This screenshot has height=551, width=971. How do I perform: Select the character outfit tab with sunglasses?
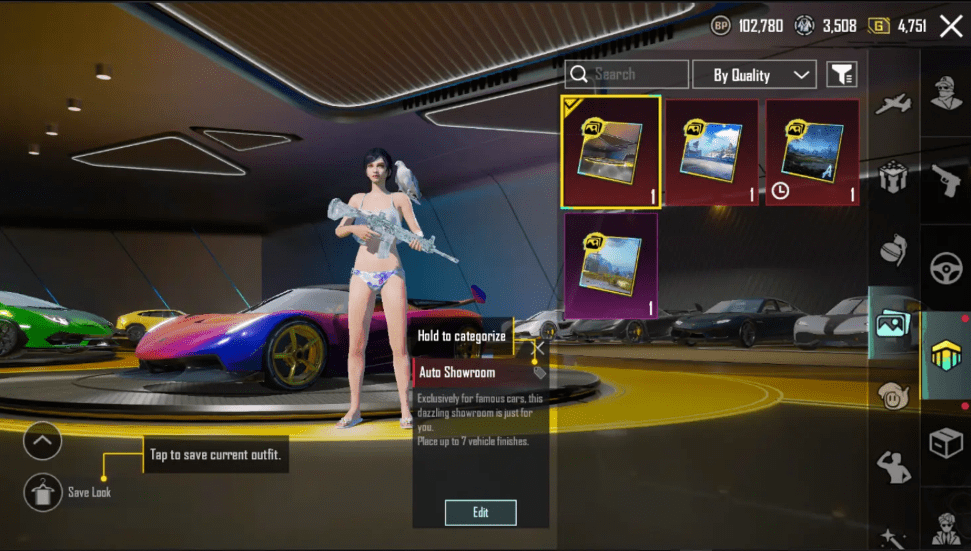click(945, 95)
